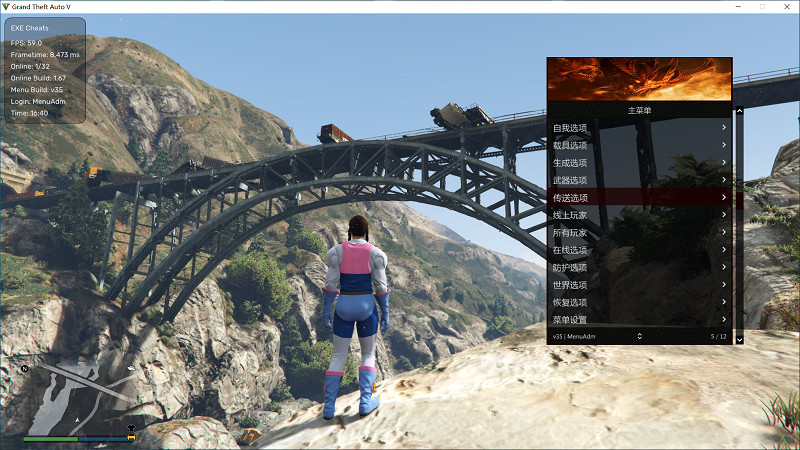Click the cheat menu scrollbar's up arrow
Viewport: 800px width, 450px height.
point(739,111)
